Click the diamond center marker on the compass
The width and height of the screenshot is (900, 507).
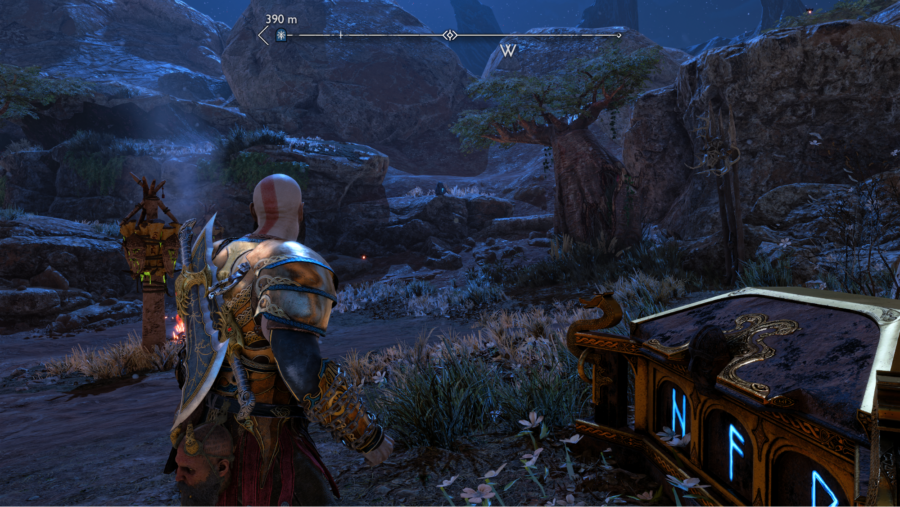450,35
